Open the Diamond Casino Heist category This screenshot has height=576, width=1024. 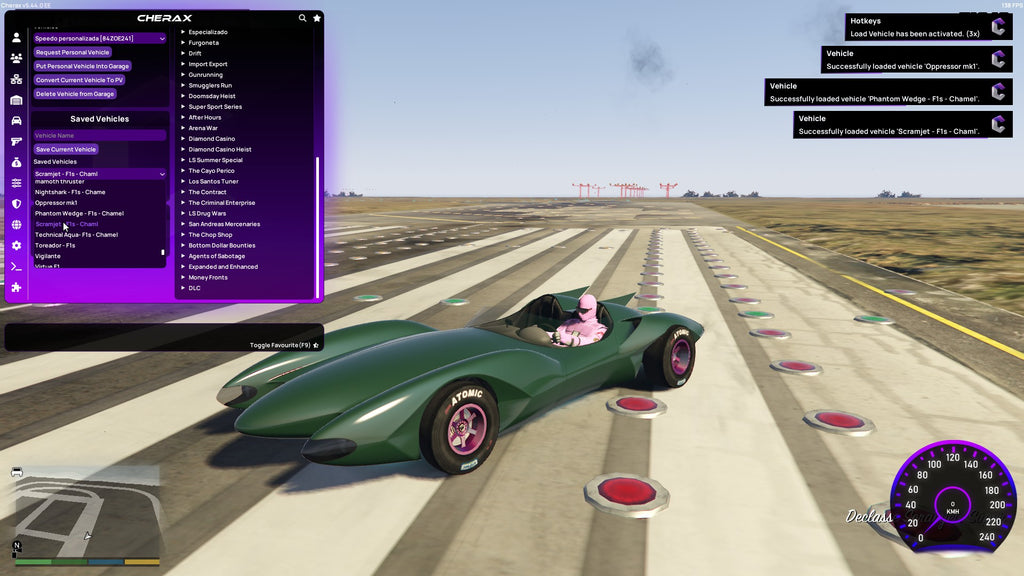coord(220,149)
